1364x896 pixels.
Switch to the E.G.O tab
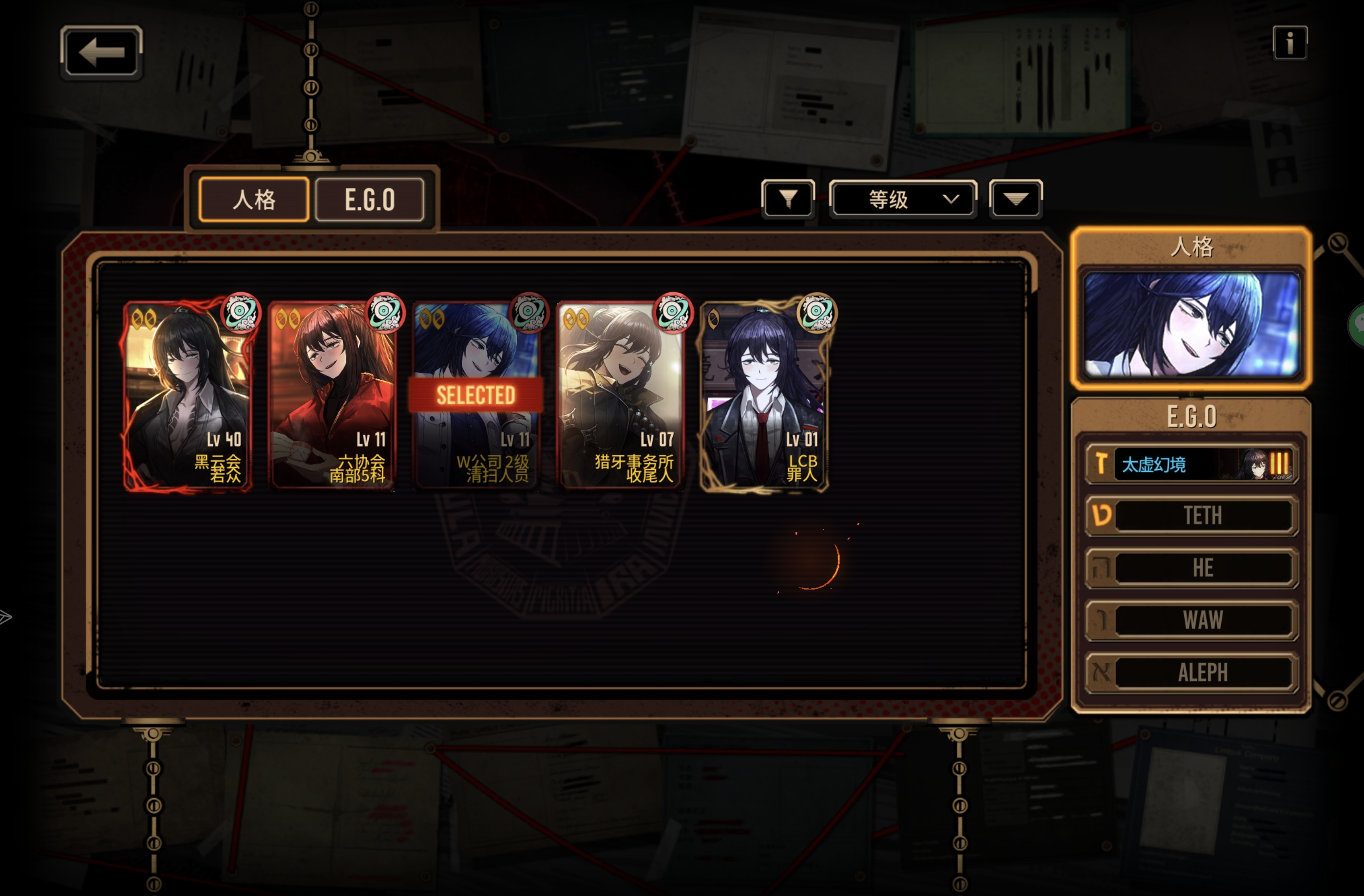370,199
